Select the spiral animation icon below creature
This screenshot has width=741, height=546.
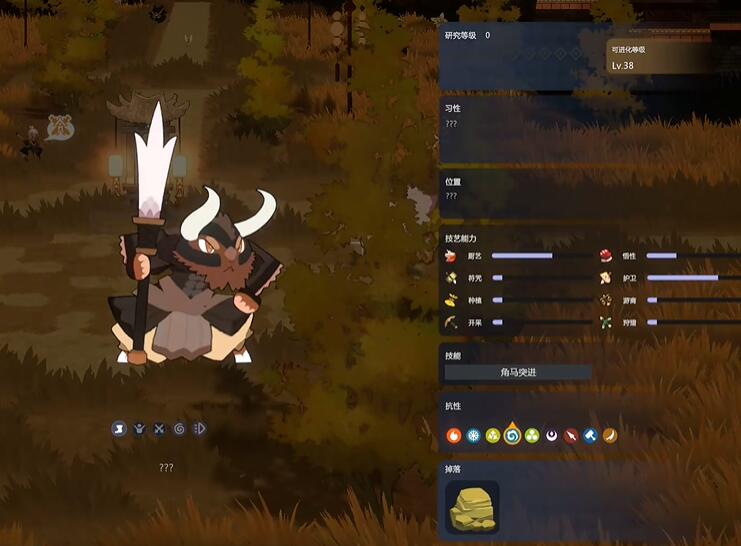(x=179, y=429)
